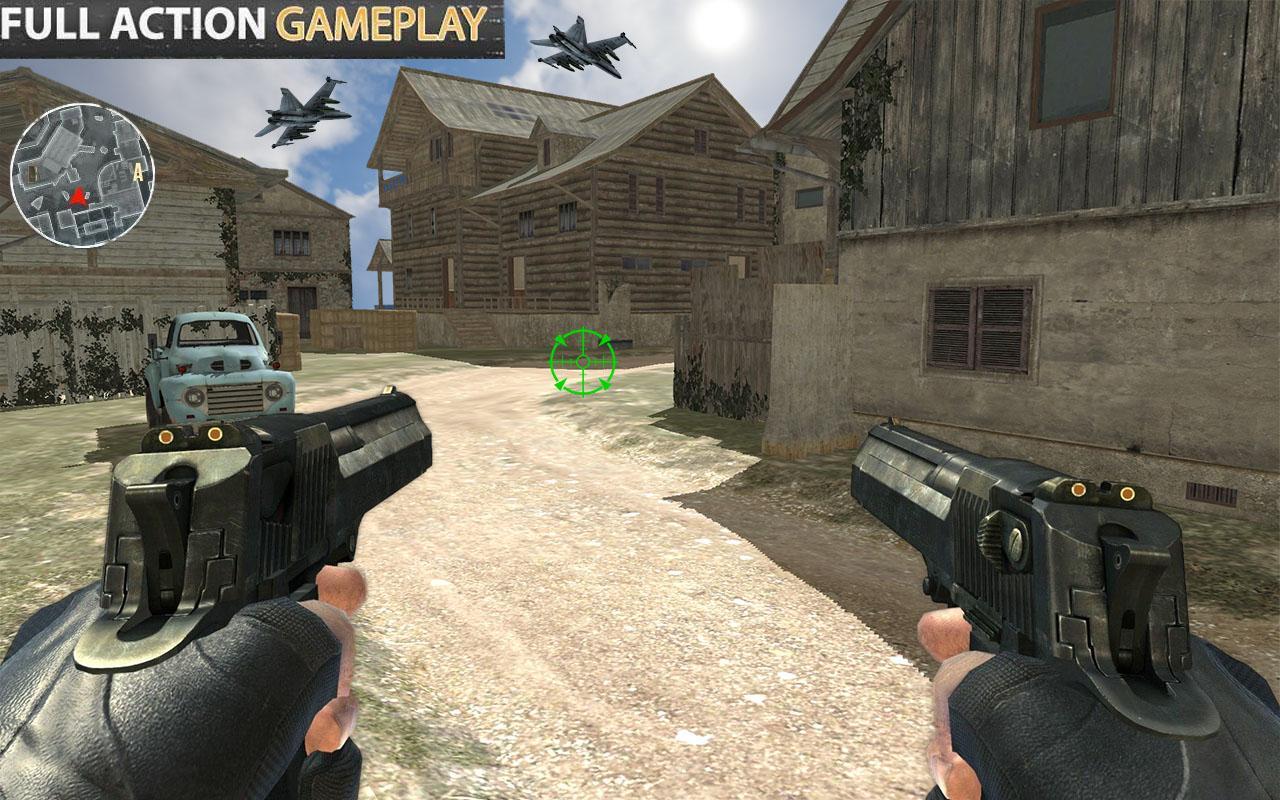Click the red player arrow on the minimap
This screenshot has height=800, width=1280.
click(x=78, y=196)
